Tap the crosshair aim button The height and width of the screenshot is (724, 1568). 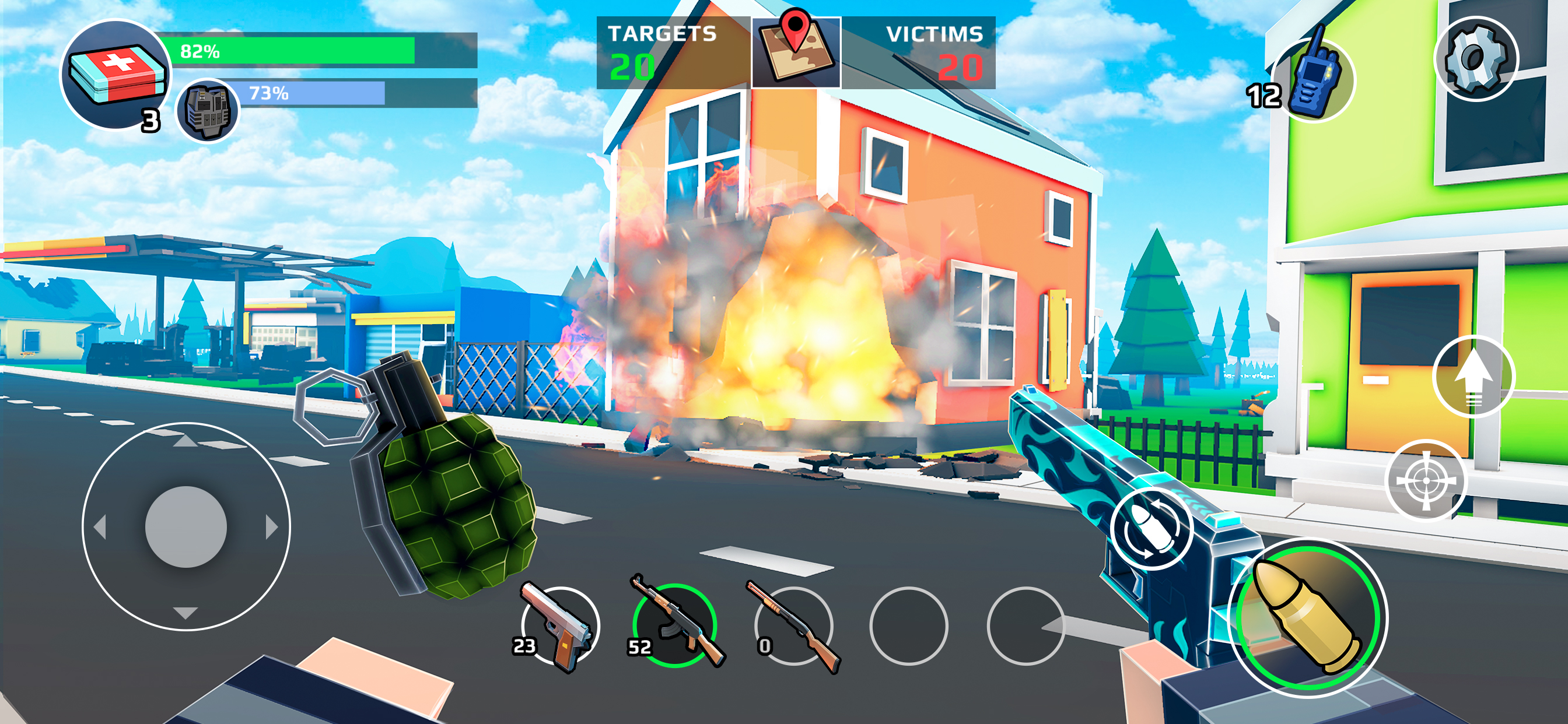[x=1426, y=481]
